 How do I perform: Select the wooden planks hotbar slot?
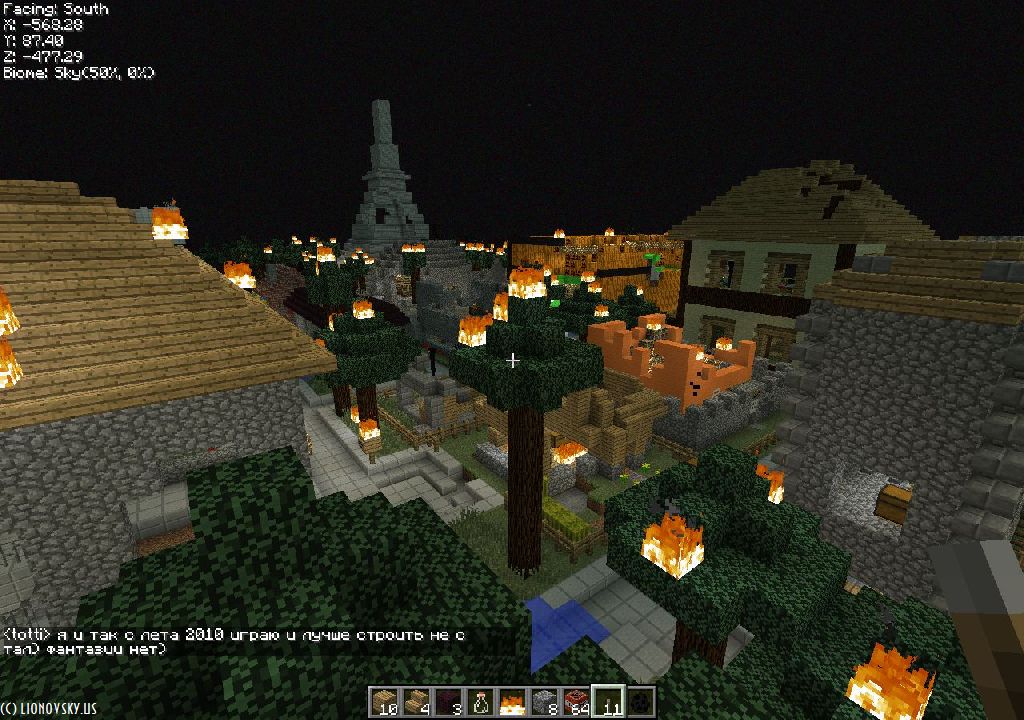[384, 702]
